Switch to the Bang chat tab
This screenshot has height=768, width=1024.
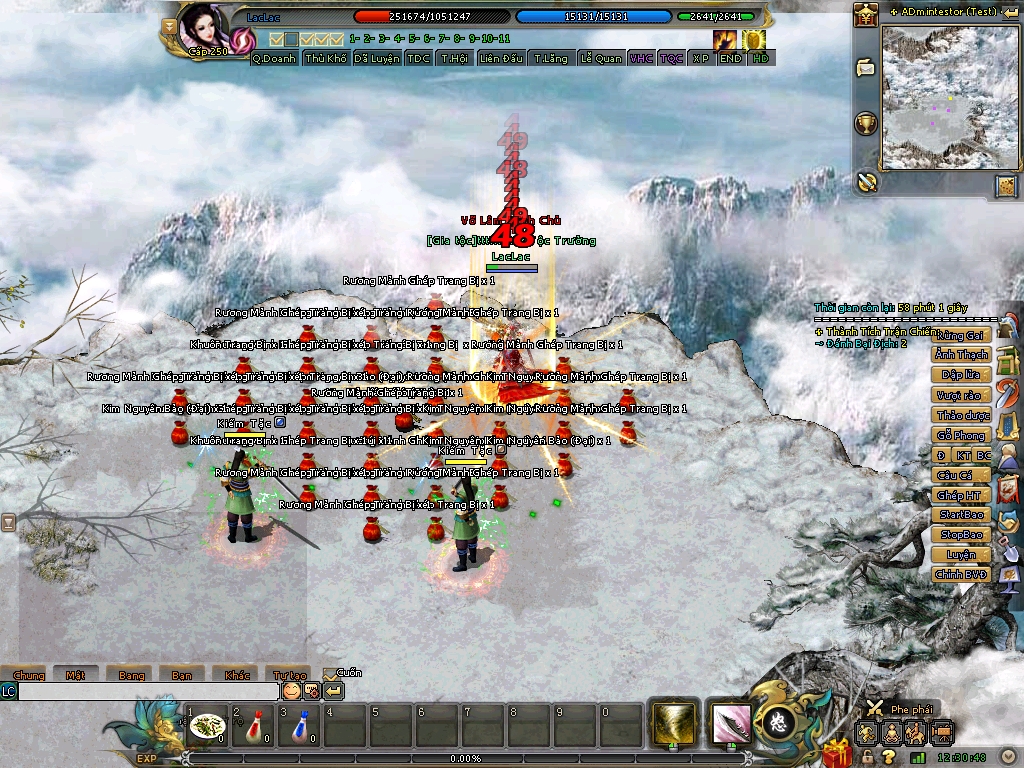[131, 675]
